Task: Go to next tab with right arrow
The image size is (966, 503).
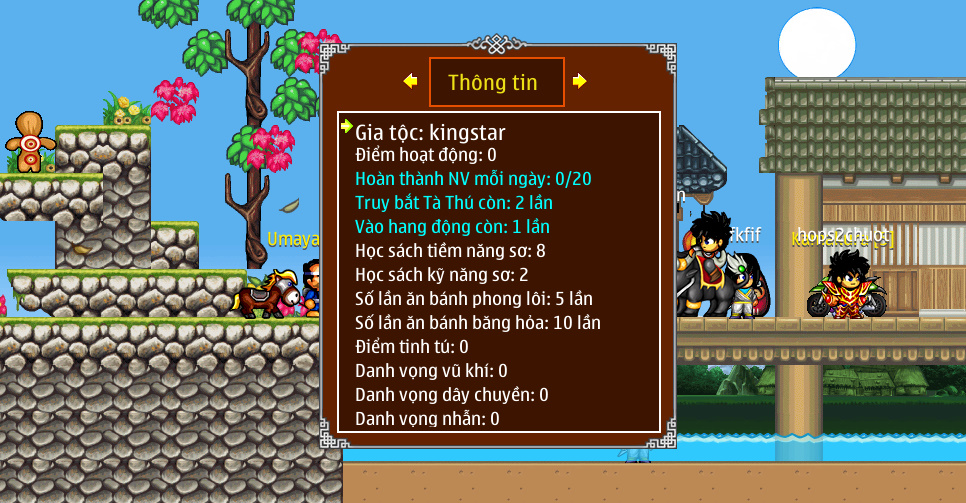Action: (x=580, y=81)
